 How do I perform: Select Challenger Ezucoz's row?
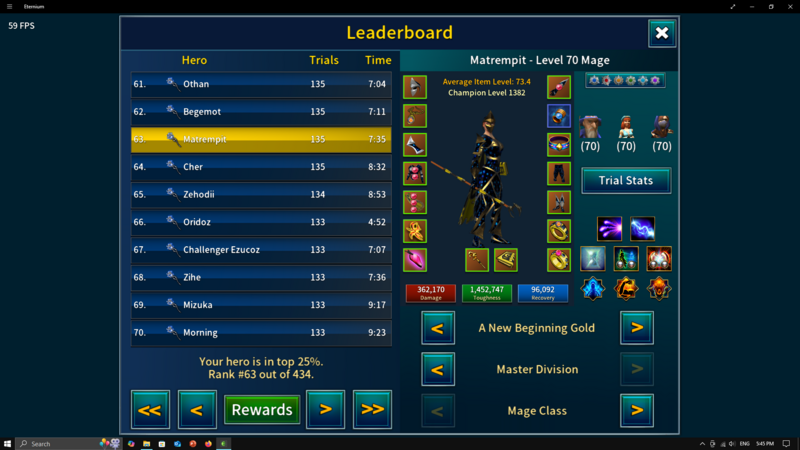coord(261,250)
